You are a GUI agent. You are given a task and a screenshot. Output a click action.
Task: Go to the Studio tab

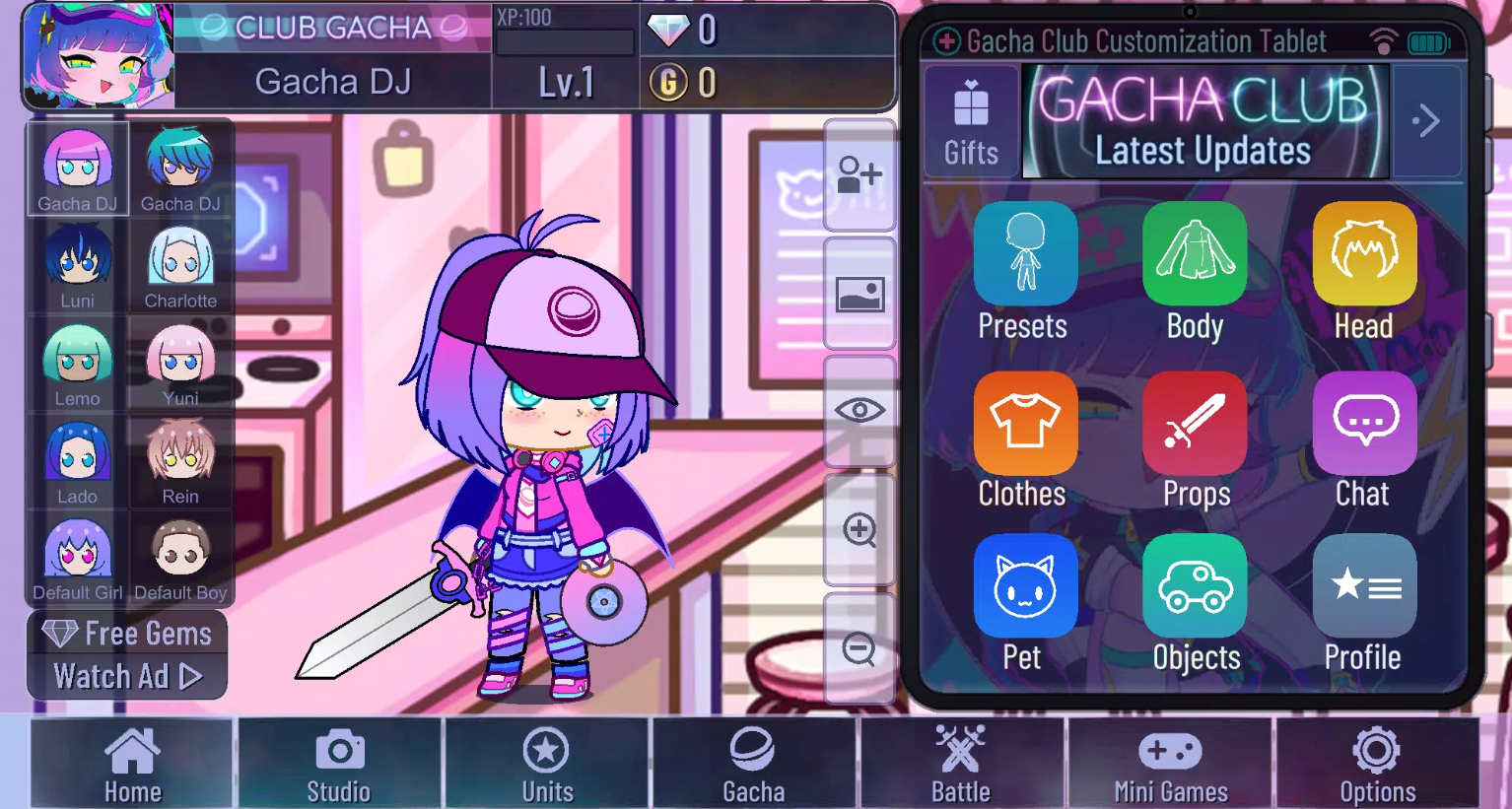pyautogui.click(x=339, y=763)
